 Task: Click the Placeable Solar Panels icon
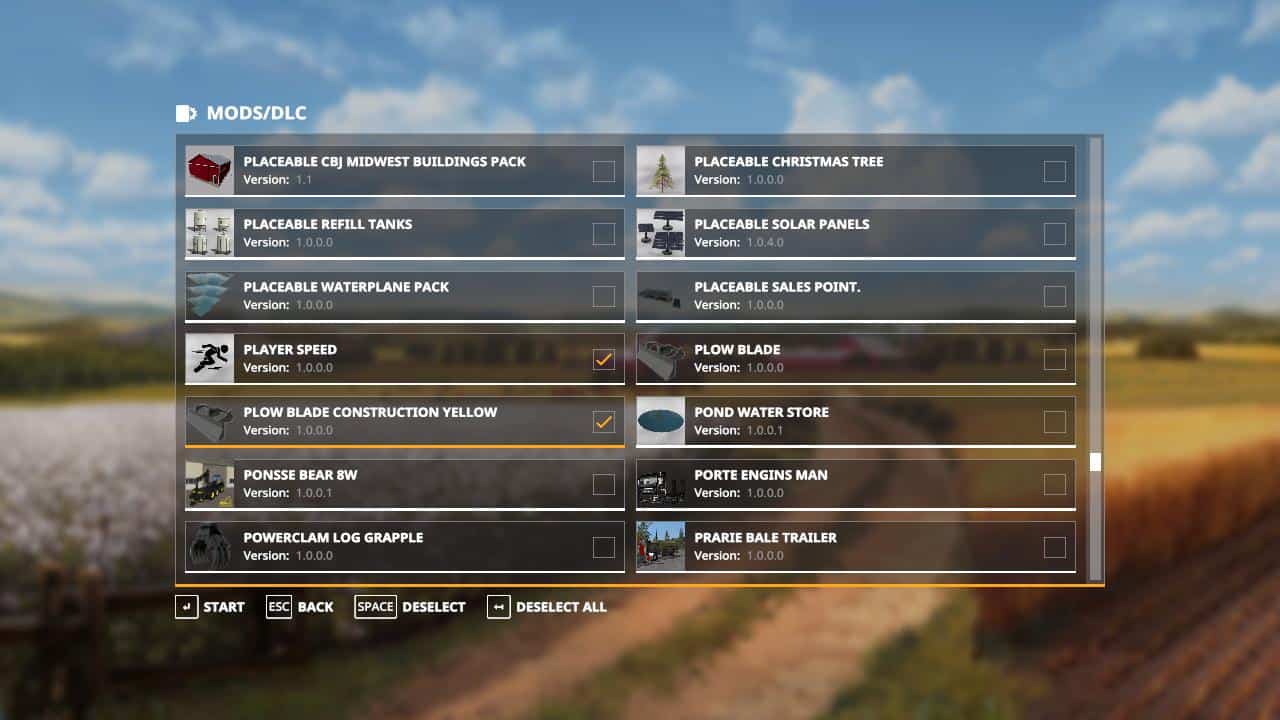pyautogui.click(x=660, y=233)
